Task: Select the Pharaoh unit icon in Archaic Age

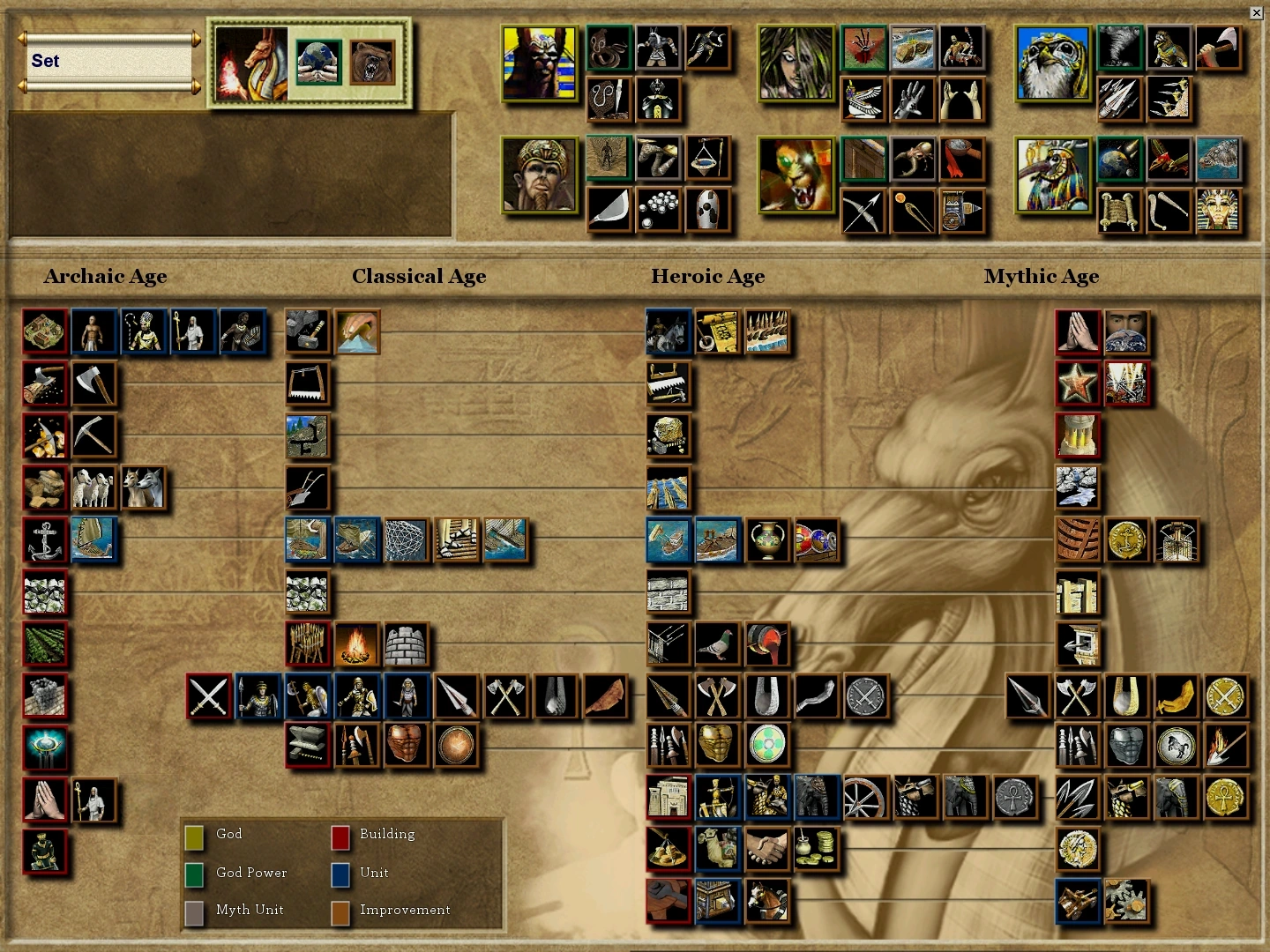Action: [144, 332]
